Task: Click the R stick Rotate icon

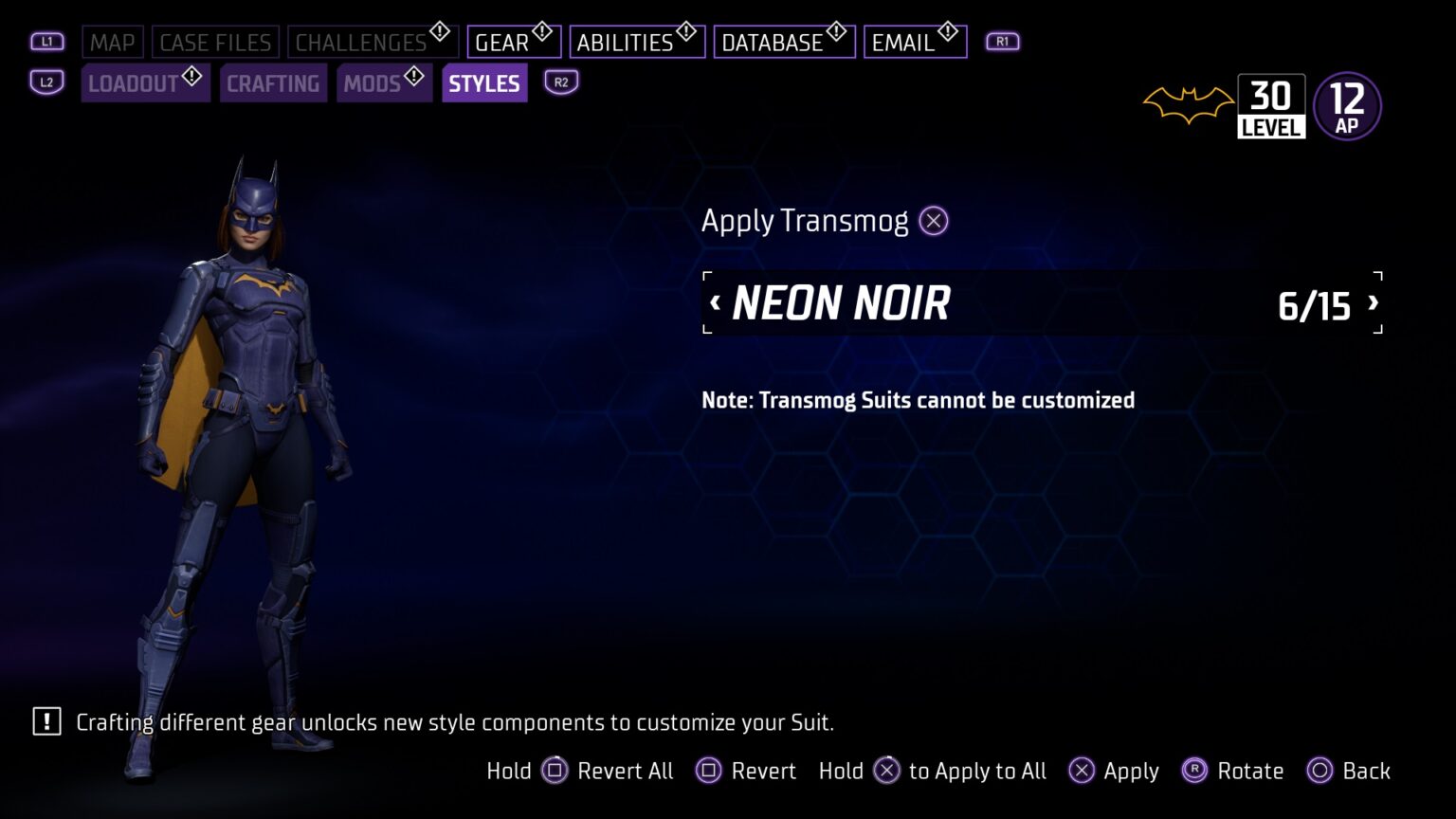Action: 1193,771
